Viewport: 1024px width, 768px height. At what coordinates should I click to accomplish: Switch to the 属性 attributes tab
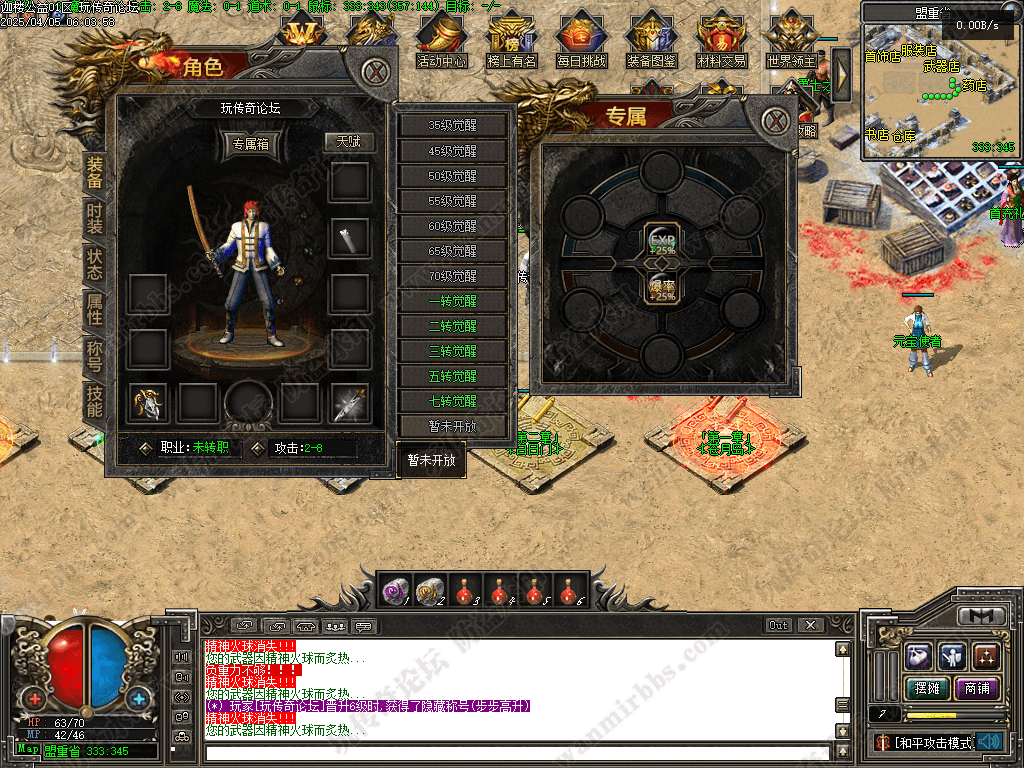94,309
